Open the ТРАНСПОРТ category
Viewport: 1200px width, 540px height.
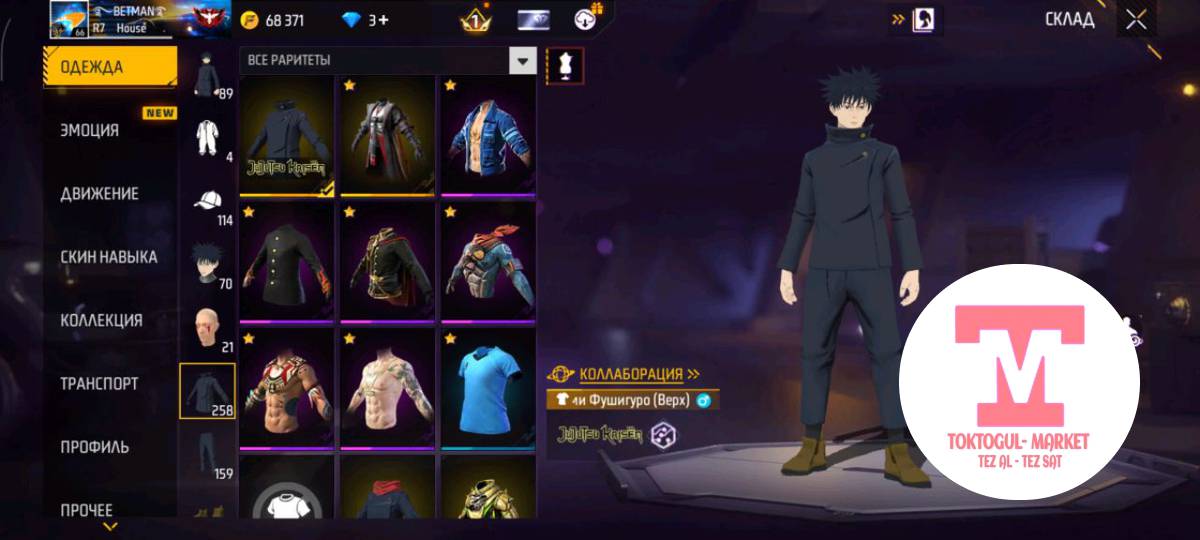(x=99, y=383)
